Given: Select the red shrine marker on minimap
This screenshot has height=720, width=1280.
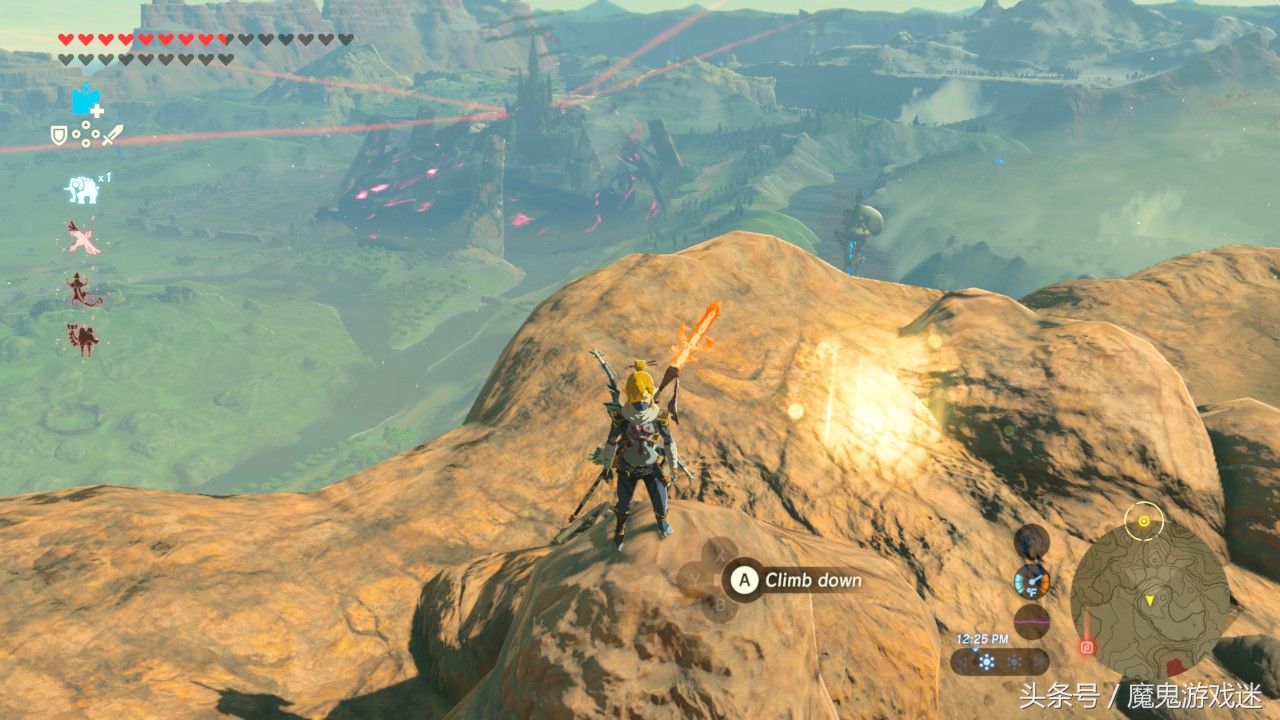Looking at the screenshot, I should tap(1087, 647).
